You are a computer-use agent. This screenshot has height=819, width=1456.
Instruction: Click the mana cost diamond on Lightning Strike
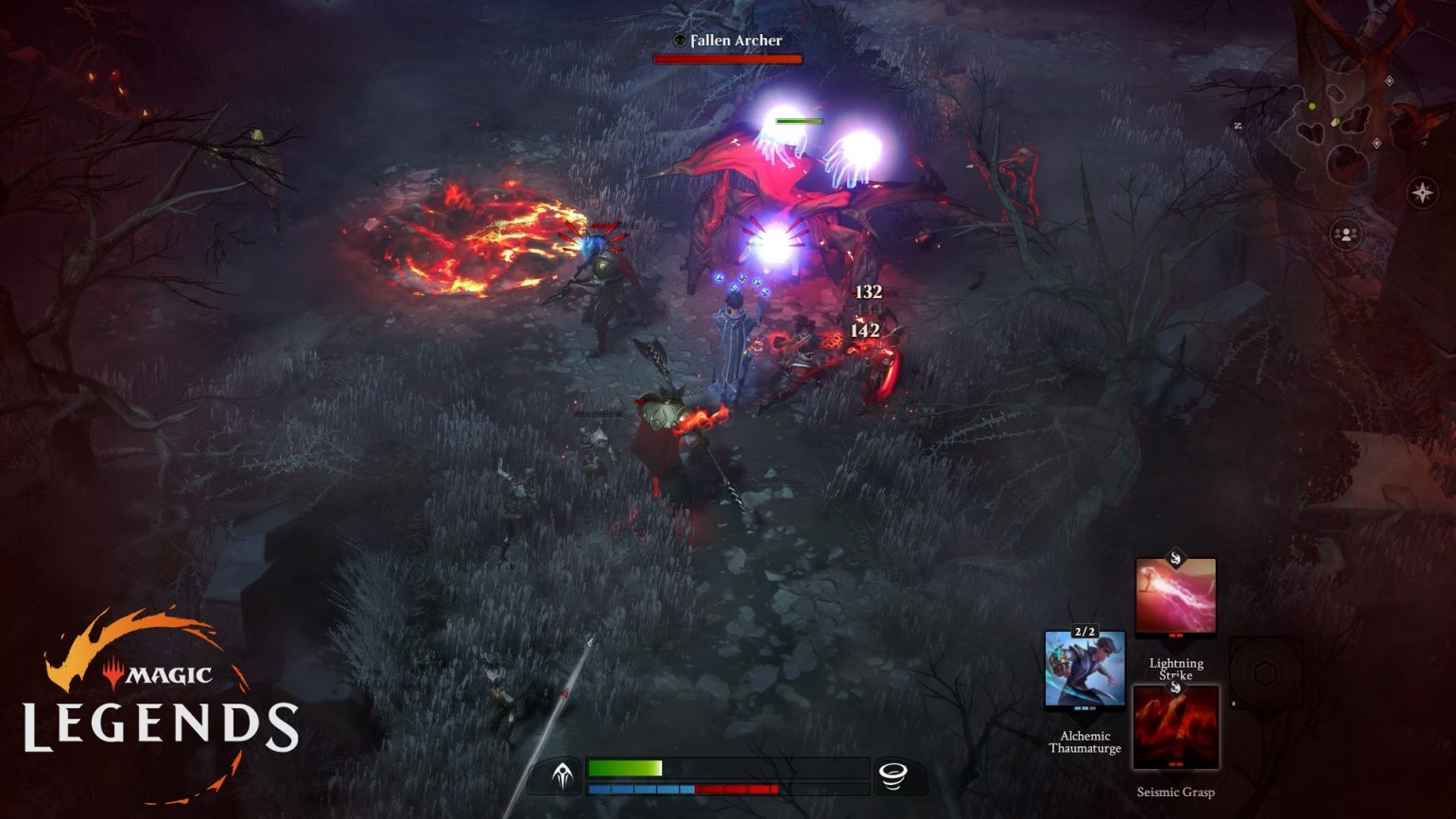coord(1175,559)
